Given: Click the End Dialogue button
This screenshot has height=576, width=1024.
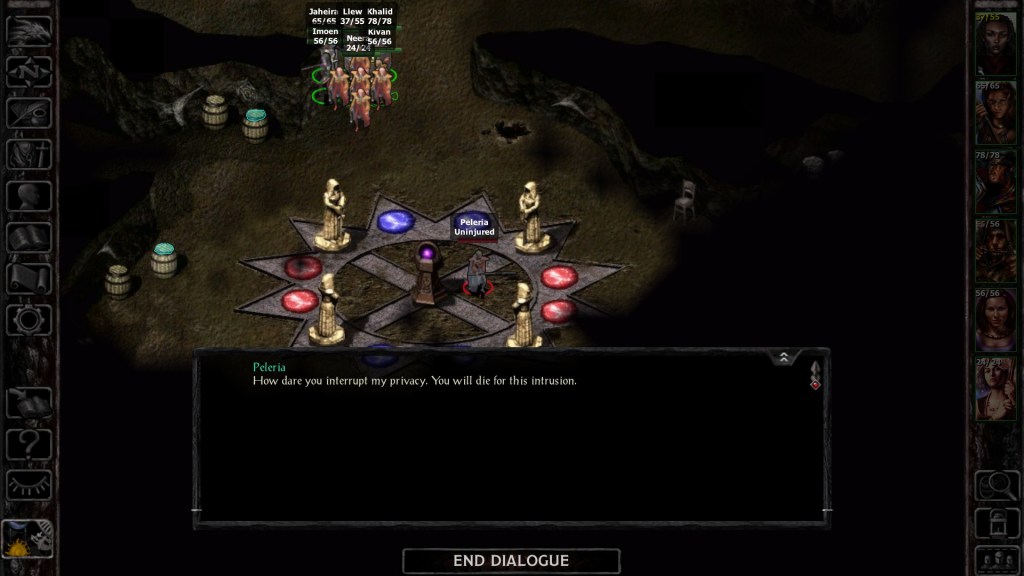Looking at the screenshot, I should click(511, 561).
